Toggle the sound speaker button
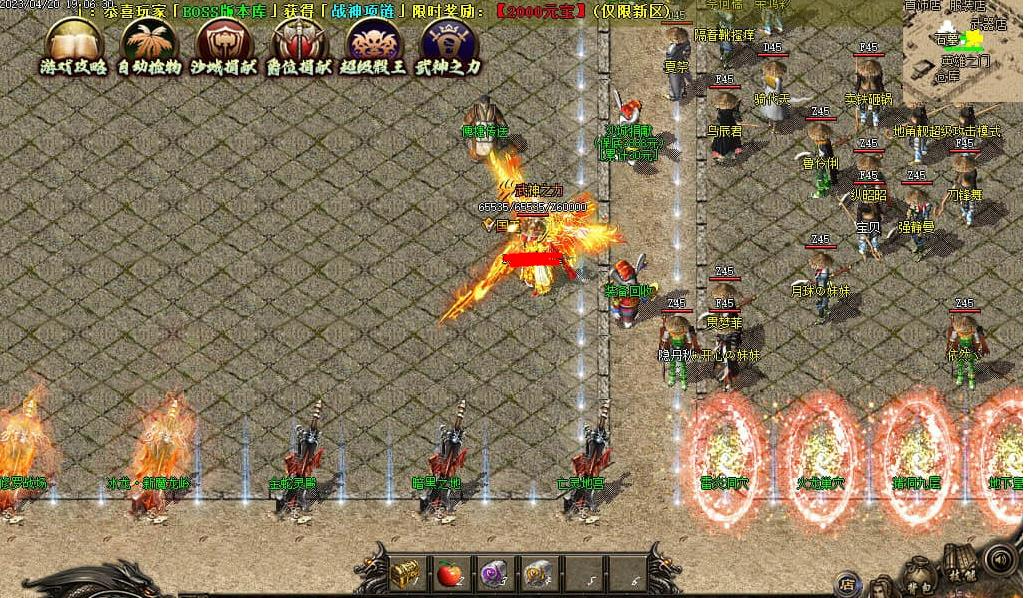Screen dimensions: 1031x598 pyautogui.click(x=999, y=557)
